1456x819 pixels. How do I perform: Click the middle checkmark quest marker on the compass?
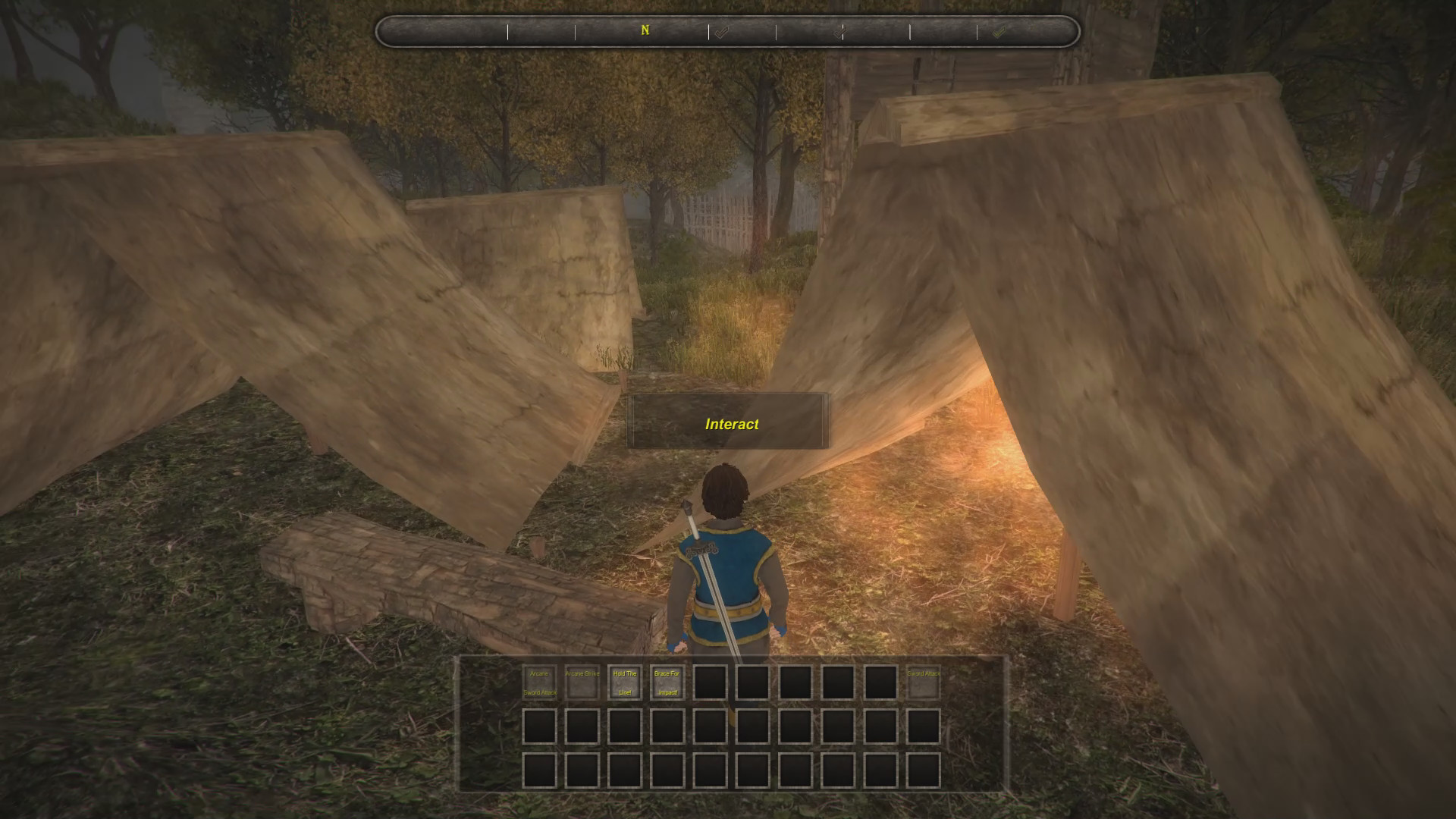click(x=840, y=32)
